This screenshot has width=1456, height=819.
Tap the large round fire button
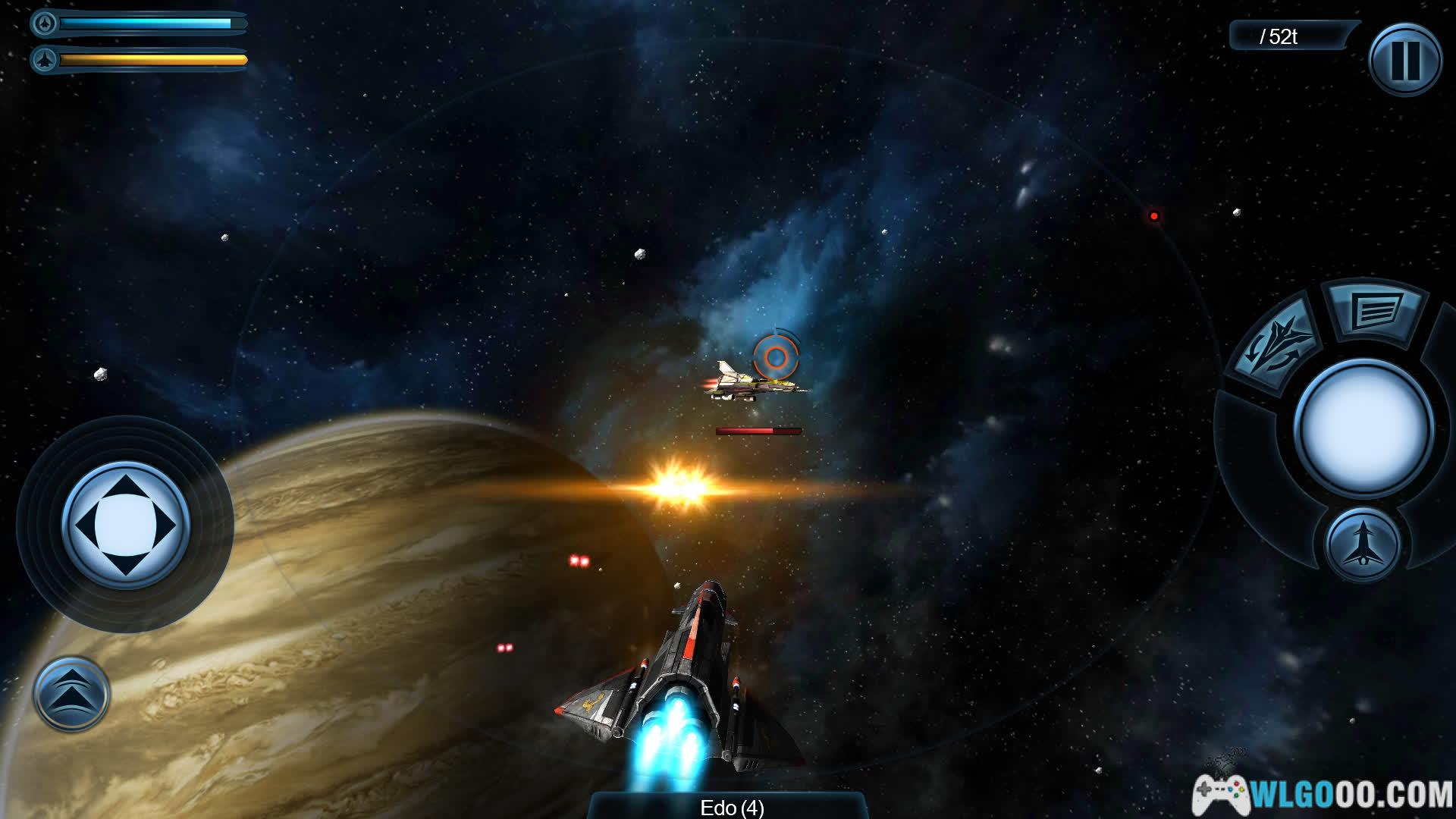1363,426
